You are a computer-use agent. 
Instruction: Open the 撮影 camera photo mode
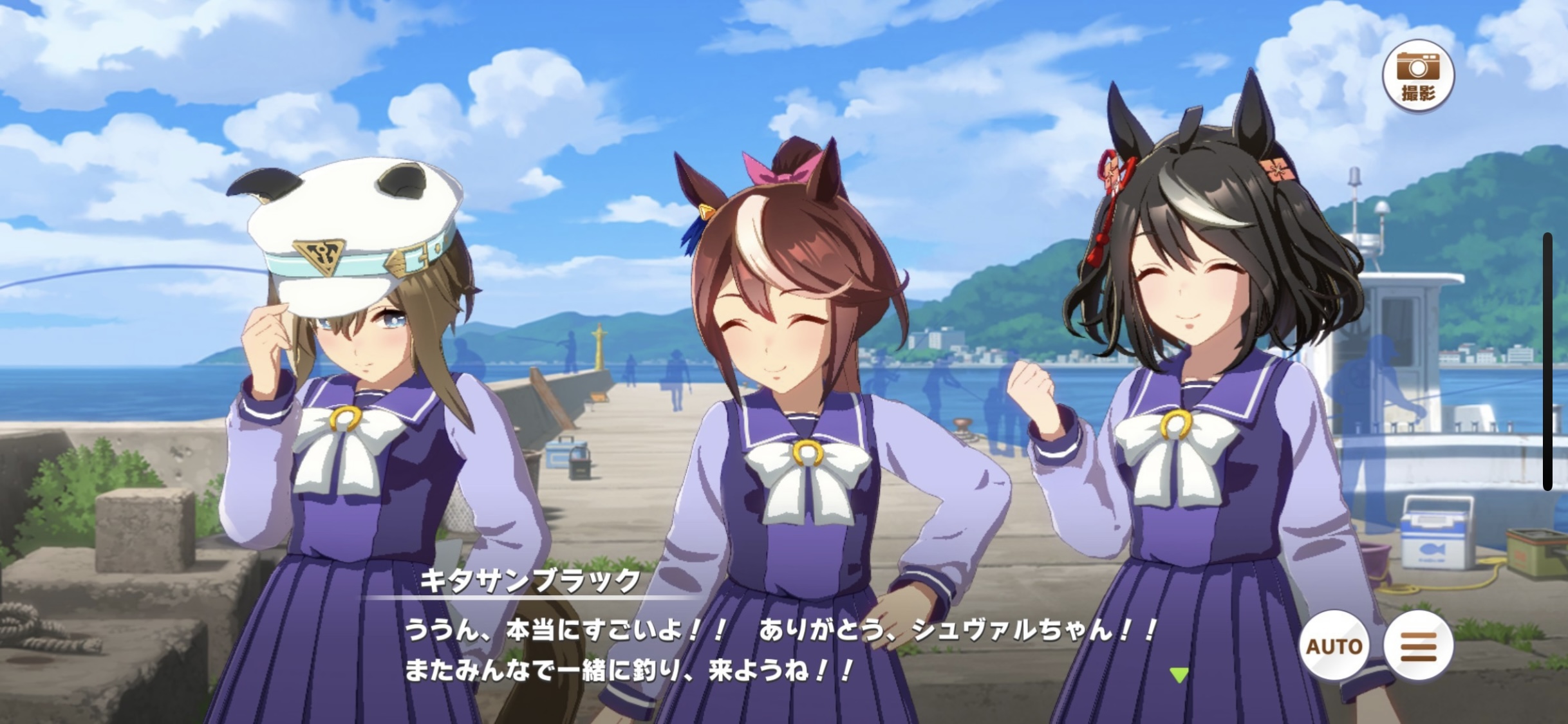(x=1419, y=76)
